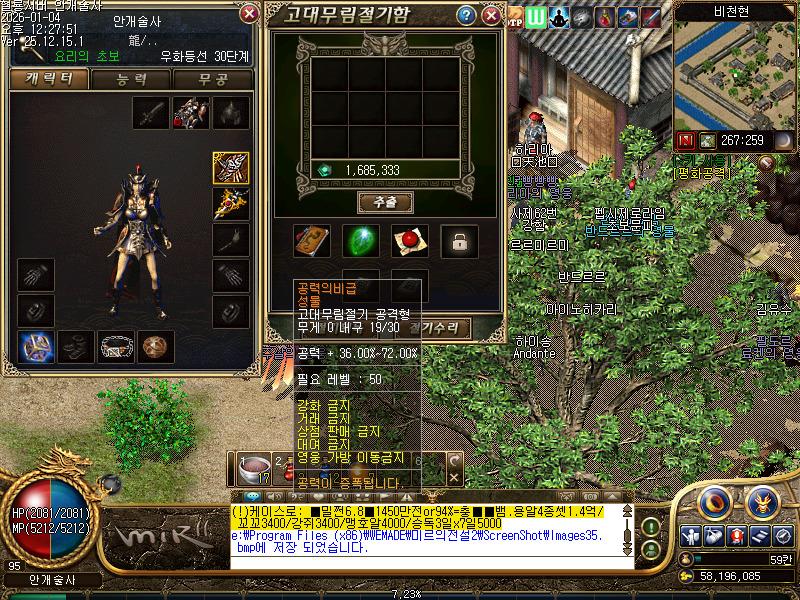Viewport: 800px width, 600px height.
Task: Click the 절기수리 repair button
Action: coord(440,327)
